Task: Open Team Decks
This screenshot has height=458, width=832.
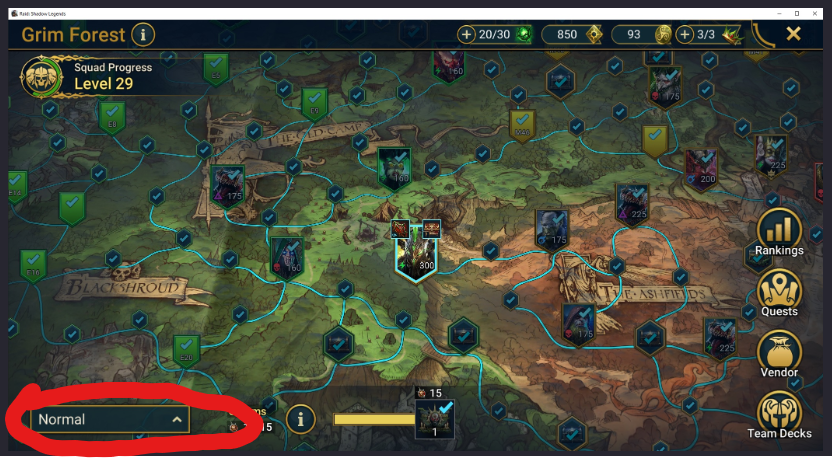Action: pos(779,416)
